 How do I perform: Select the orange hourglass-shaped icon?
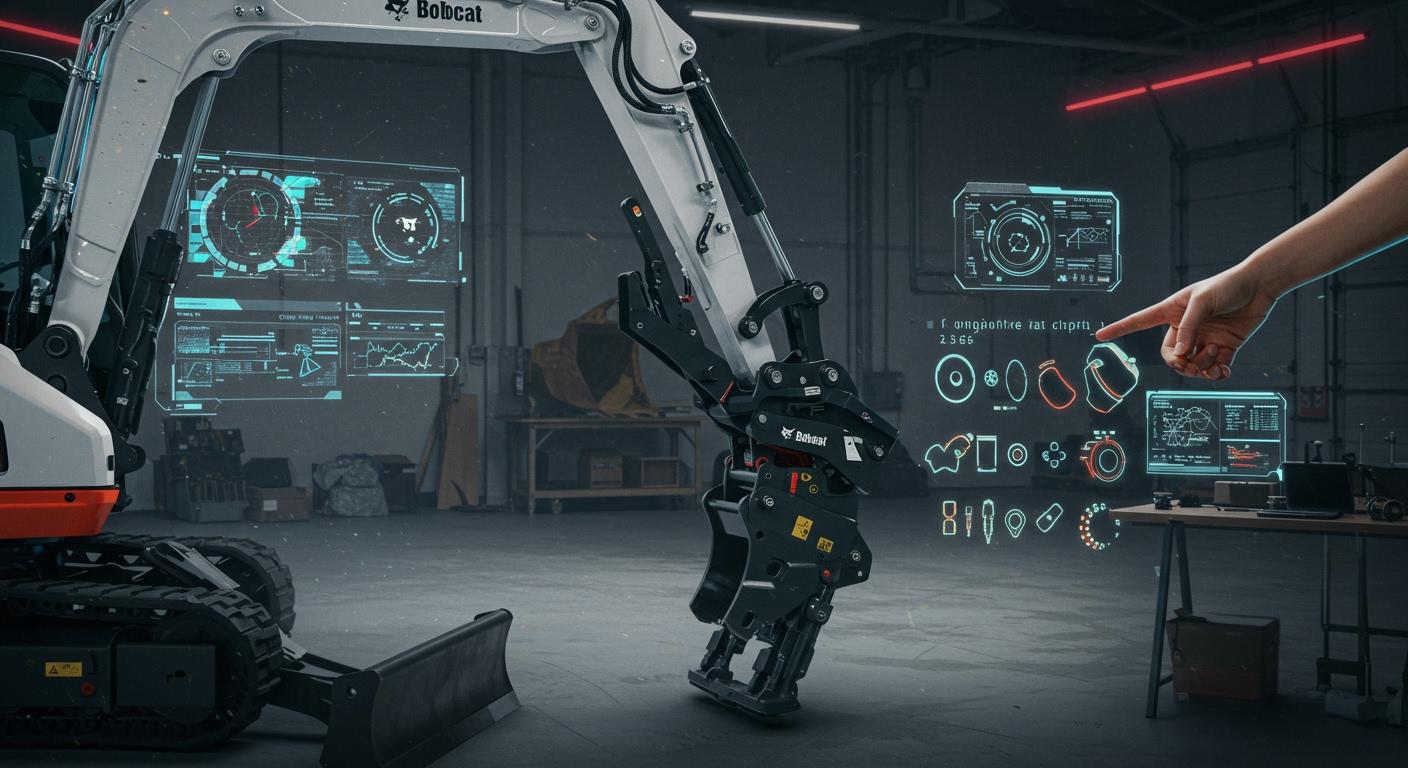(x=948, y=518)
